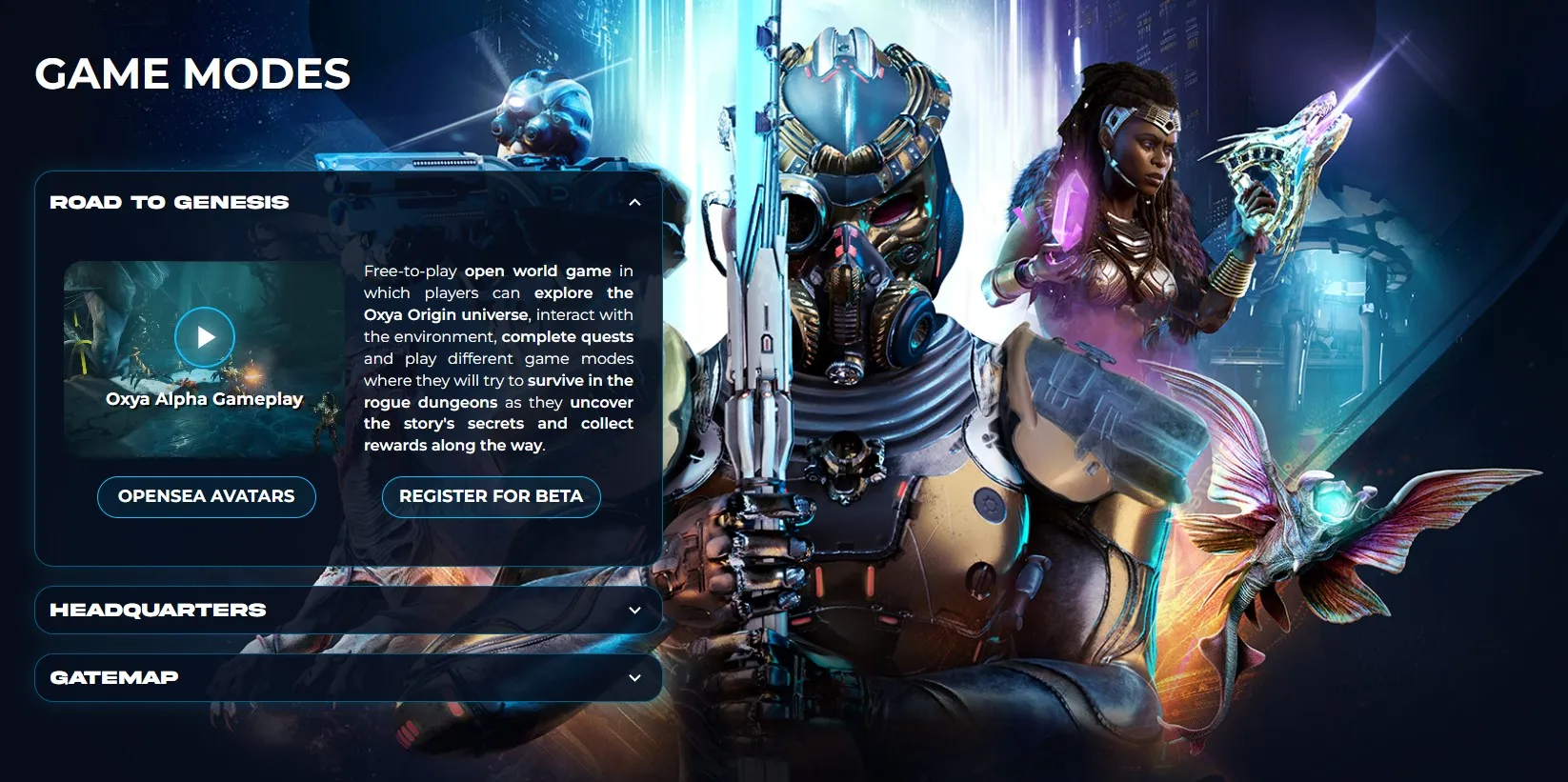Click the Register for Beta outlined button

pos(491,496)
